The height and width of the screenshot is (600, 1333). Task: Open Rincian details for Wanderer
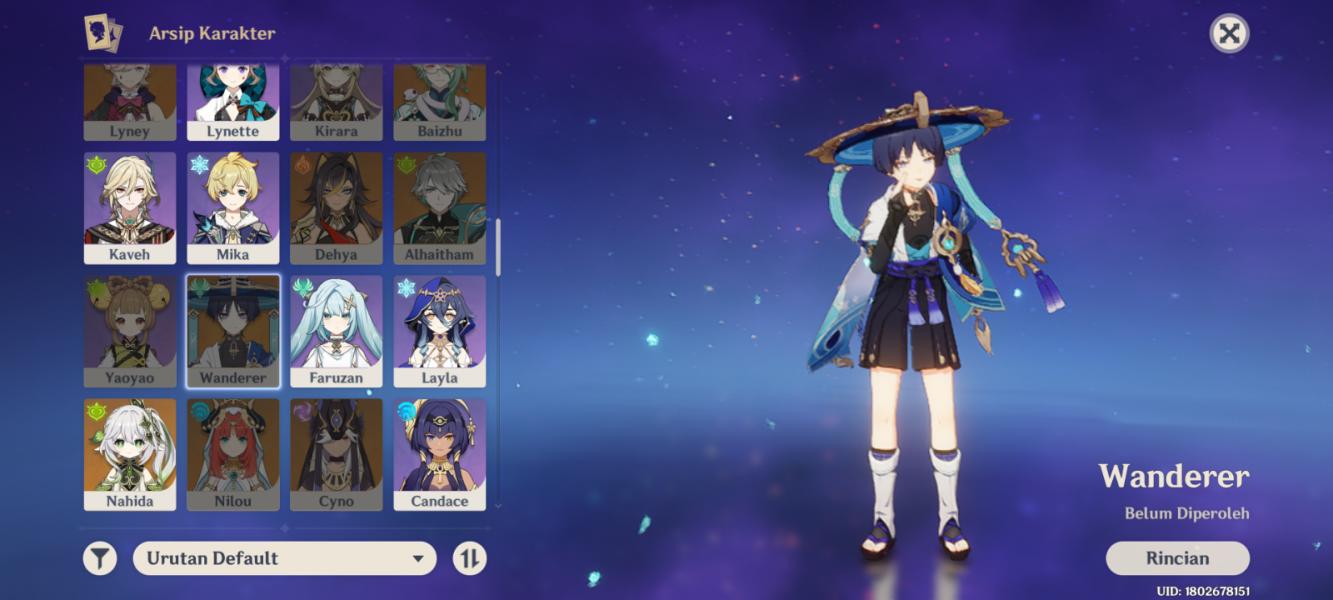1177,558
